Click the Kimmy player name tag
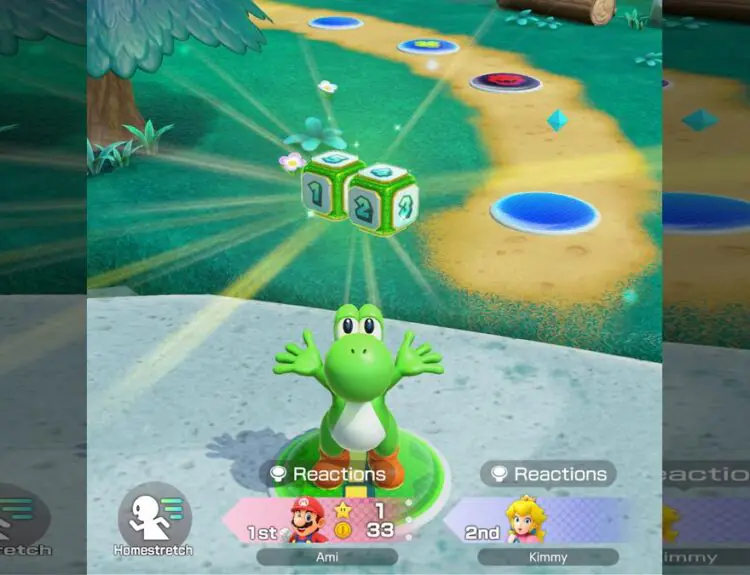This screenshot has width=750, height=575. pos(547,557)
